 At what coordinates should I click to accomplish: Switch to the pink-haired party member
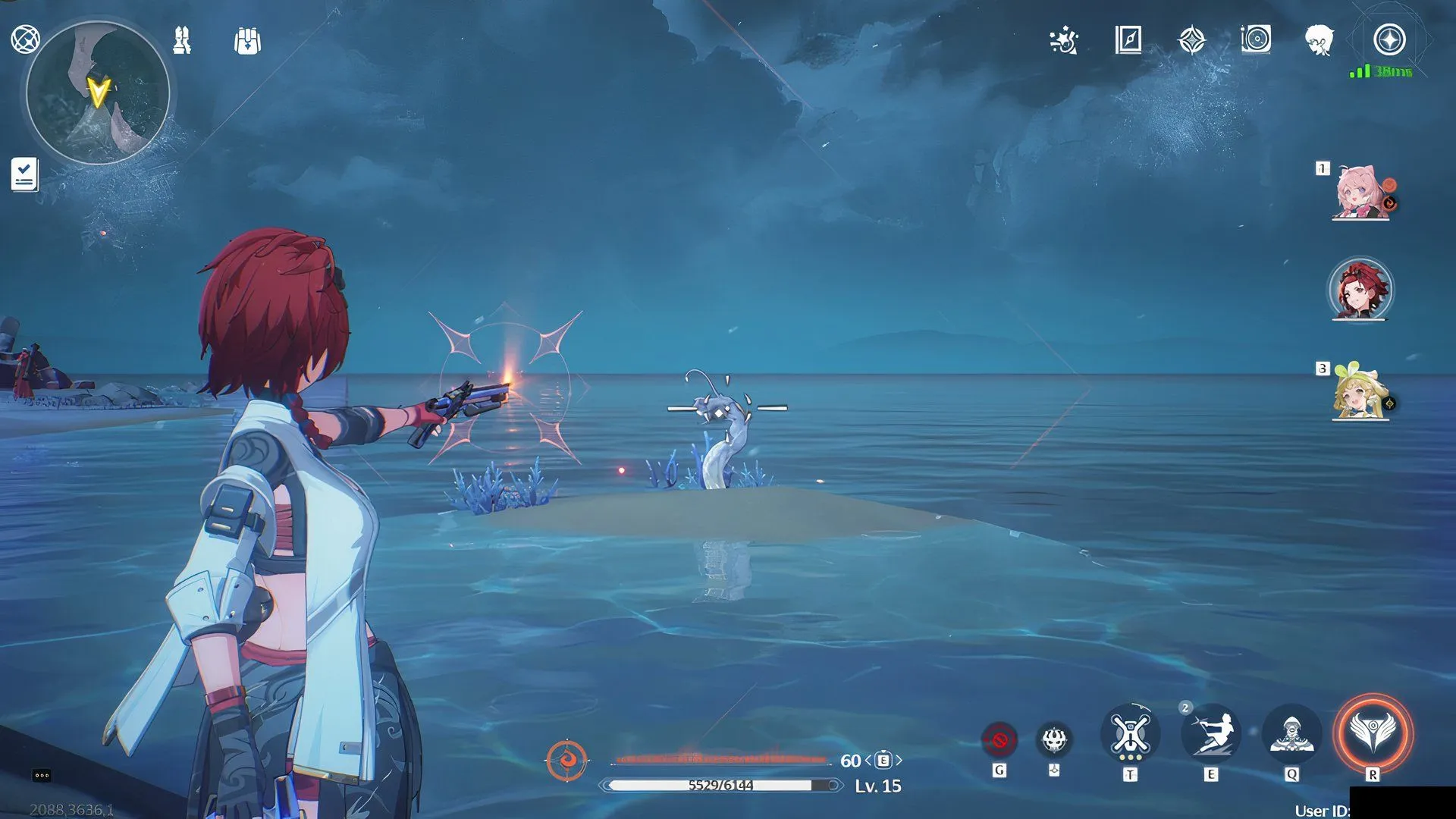(x=1360, y=193)
